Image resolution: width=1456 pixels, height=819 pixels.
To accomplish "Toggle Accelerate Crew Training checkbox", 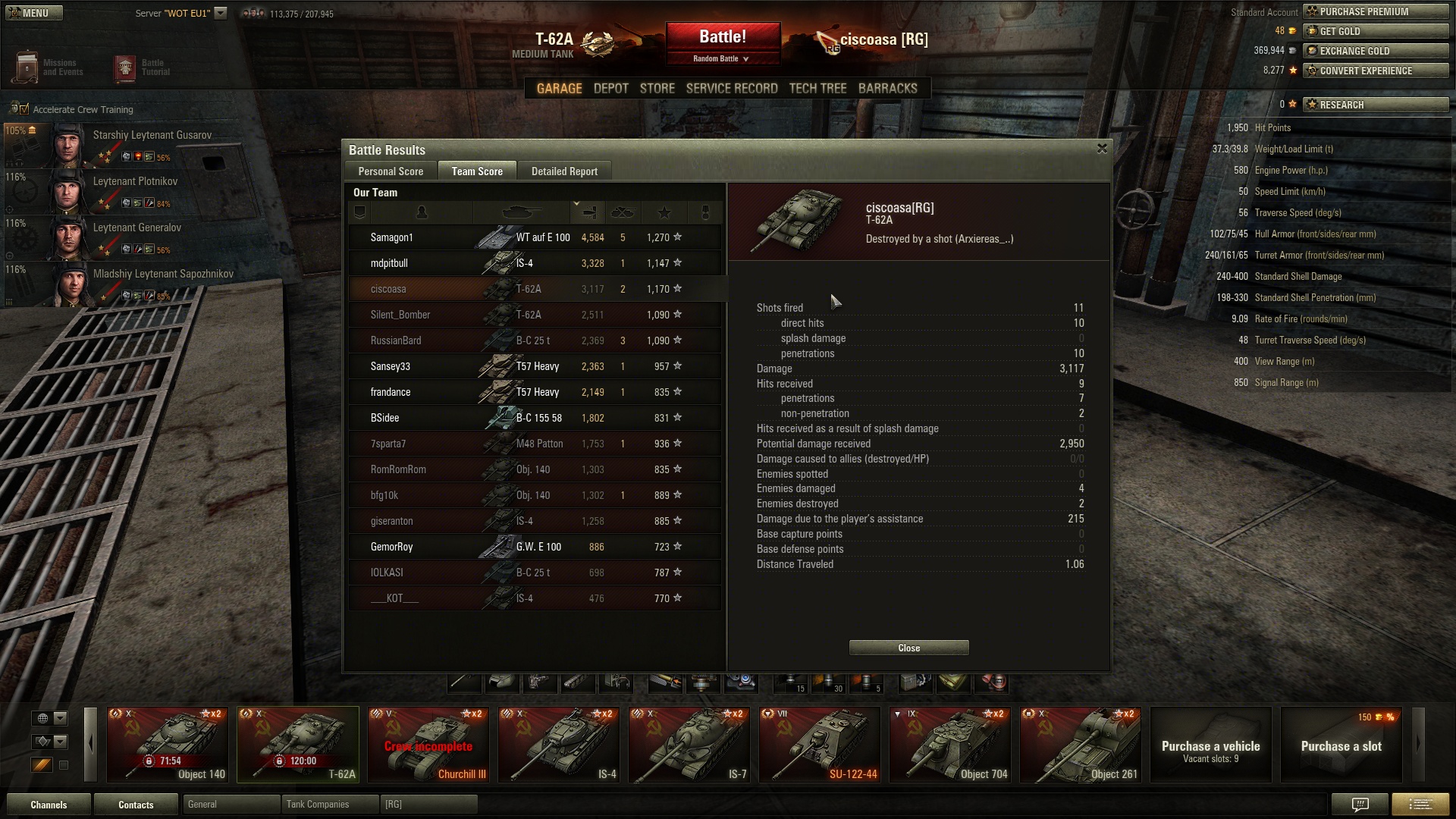I will 24,110.
